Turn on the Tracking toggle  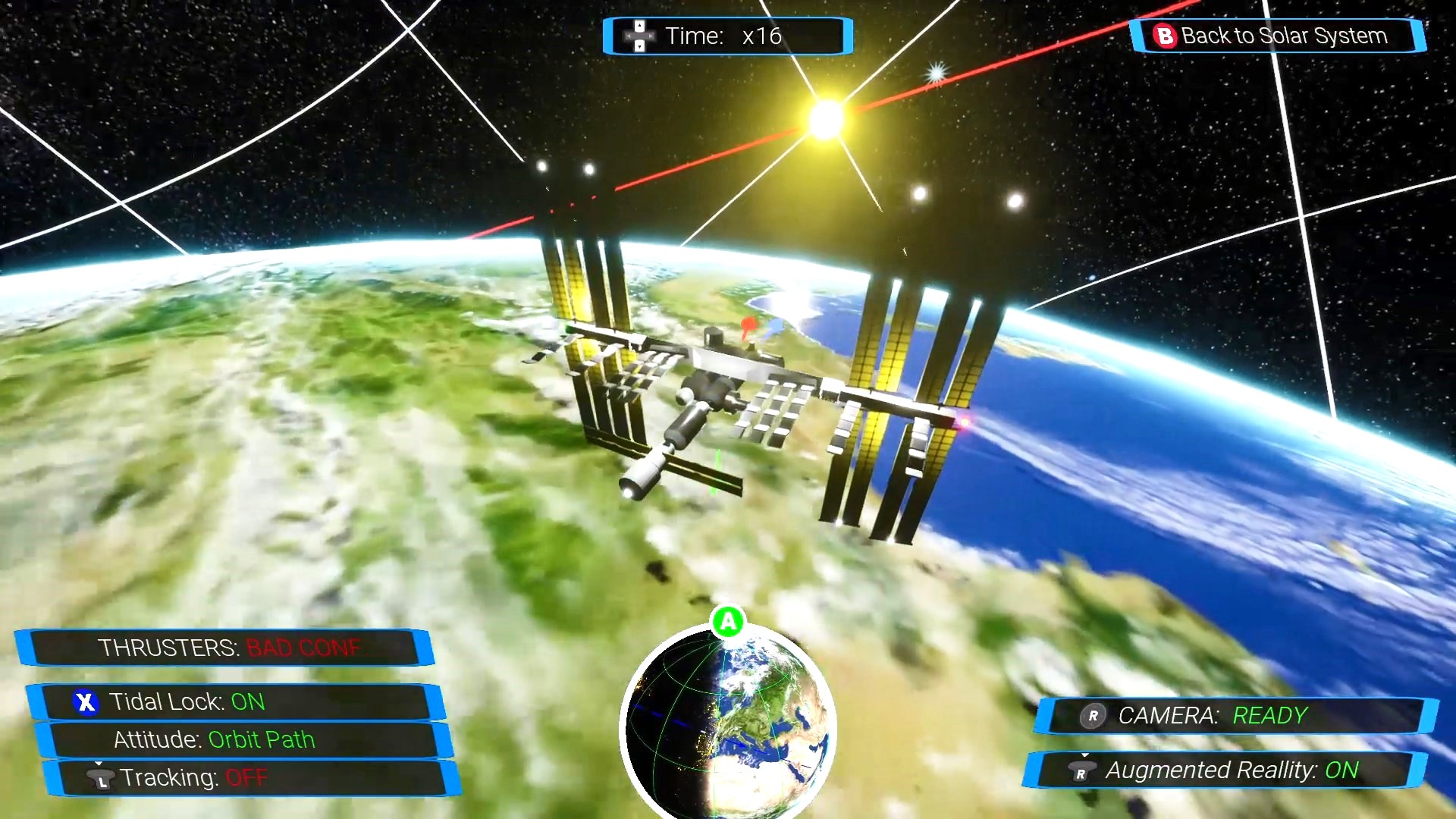[250, 778]
